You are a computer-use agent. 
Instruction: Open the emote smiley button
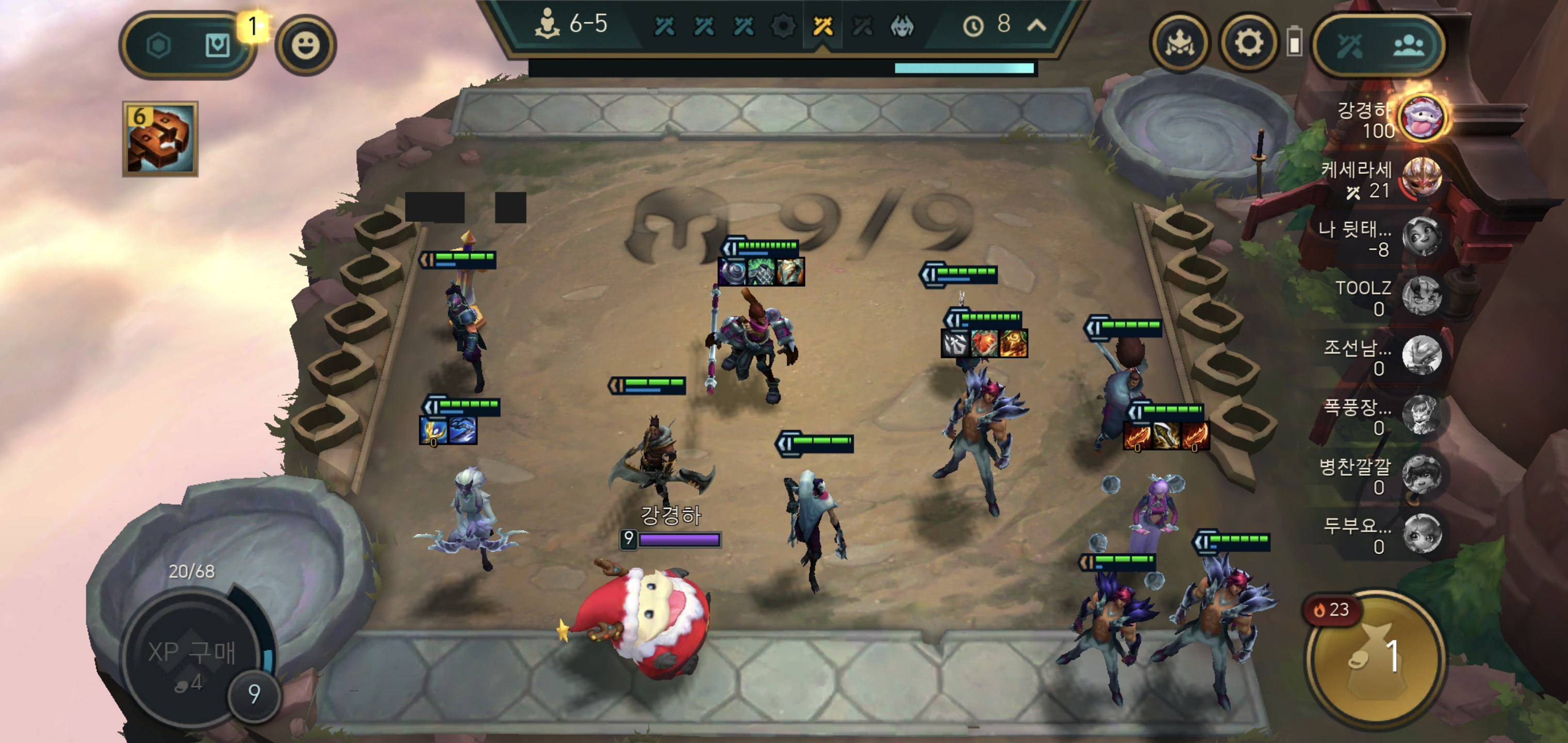point(305,45)
